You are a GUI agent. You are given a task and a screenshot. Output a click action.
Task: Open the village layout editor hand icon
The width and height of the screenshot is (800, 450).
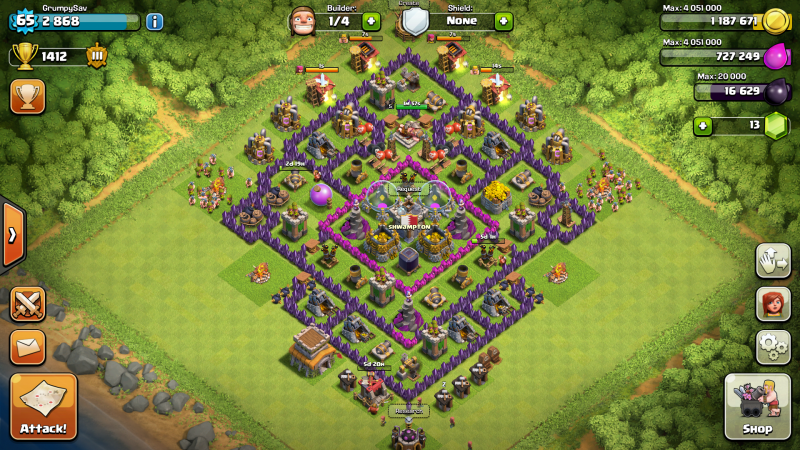click(x=773, y=259)
